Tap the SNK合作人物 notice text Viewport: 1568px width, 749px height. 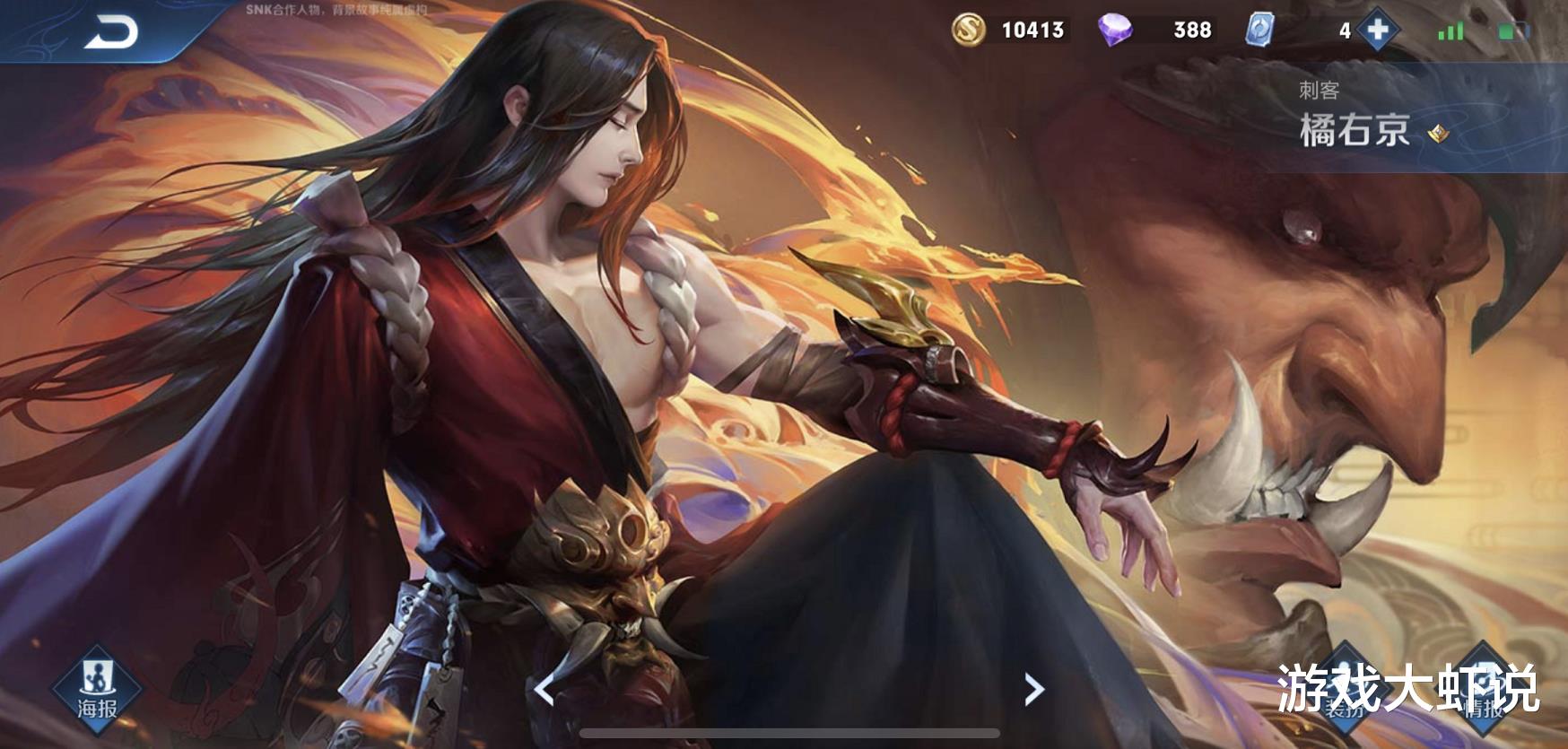322,10
